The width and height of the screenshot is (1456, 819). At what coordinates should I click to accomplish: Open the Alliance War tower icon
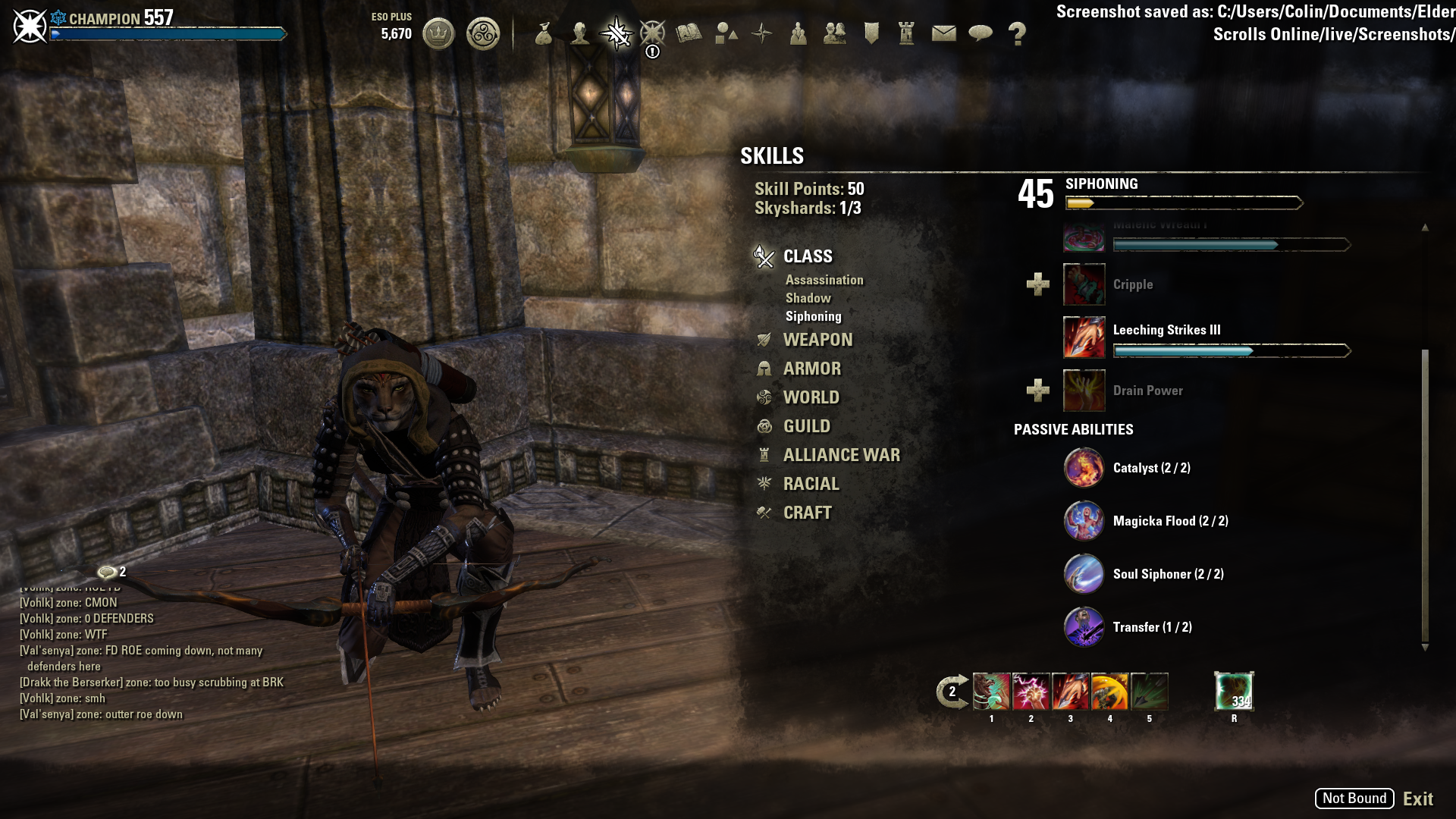tap(905, 33)
